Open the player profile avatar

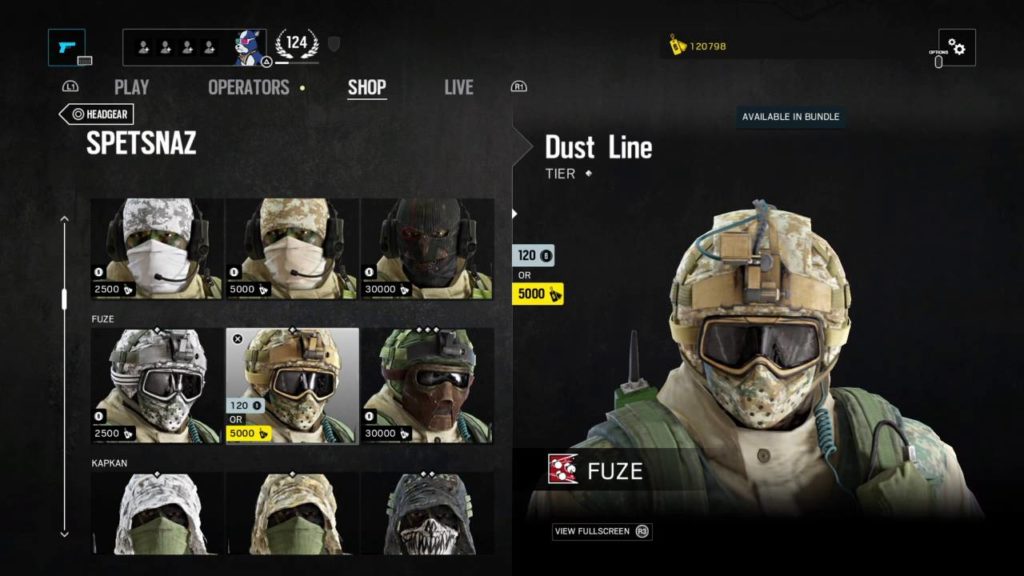pyautogui.click(x=248, y=46)
